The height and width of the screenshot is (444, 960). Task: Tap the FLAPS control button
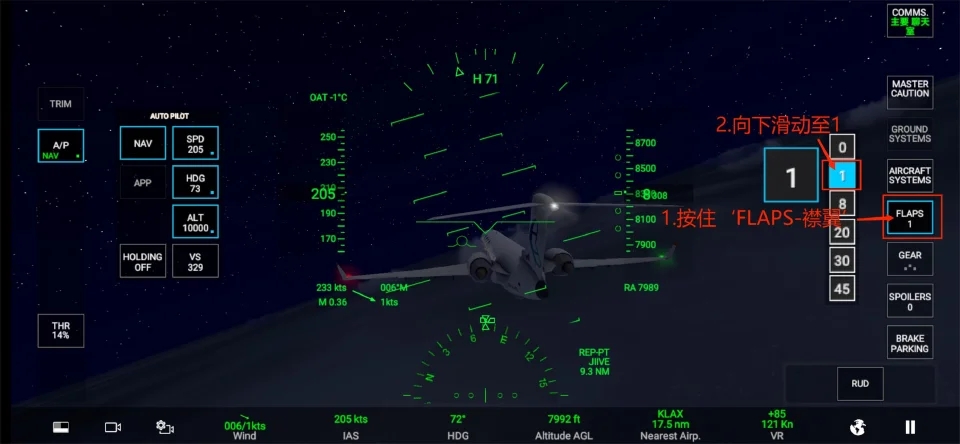[x=910, y=218]
